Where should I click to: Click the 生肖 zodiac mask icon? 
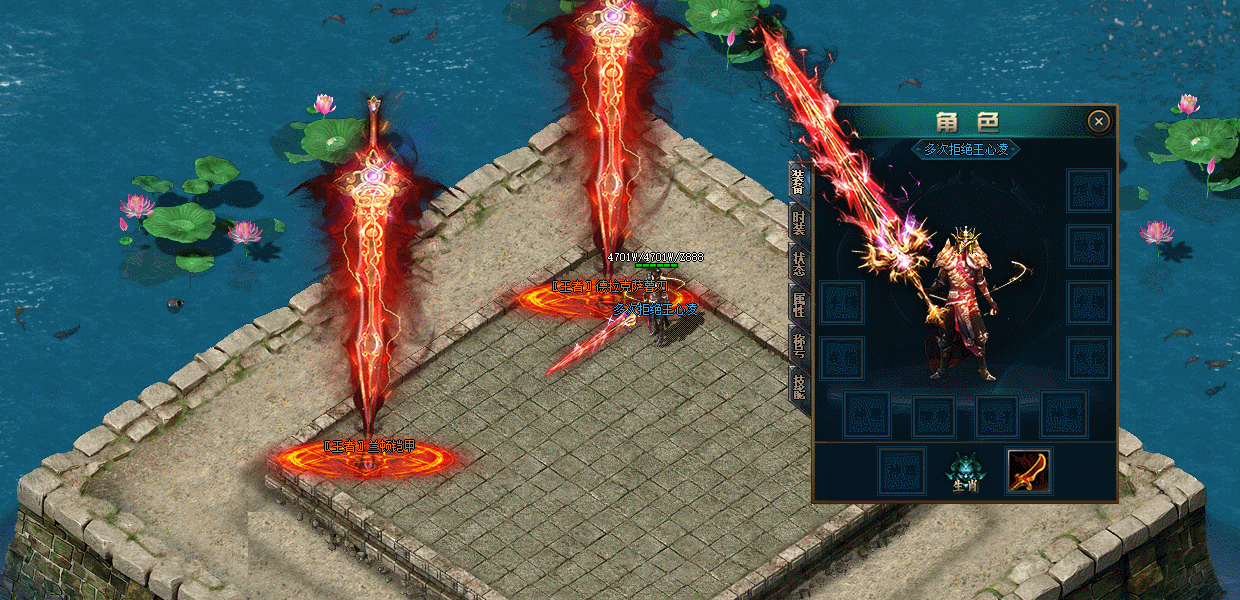pos(965,472)
